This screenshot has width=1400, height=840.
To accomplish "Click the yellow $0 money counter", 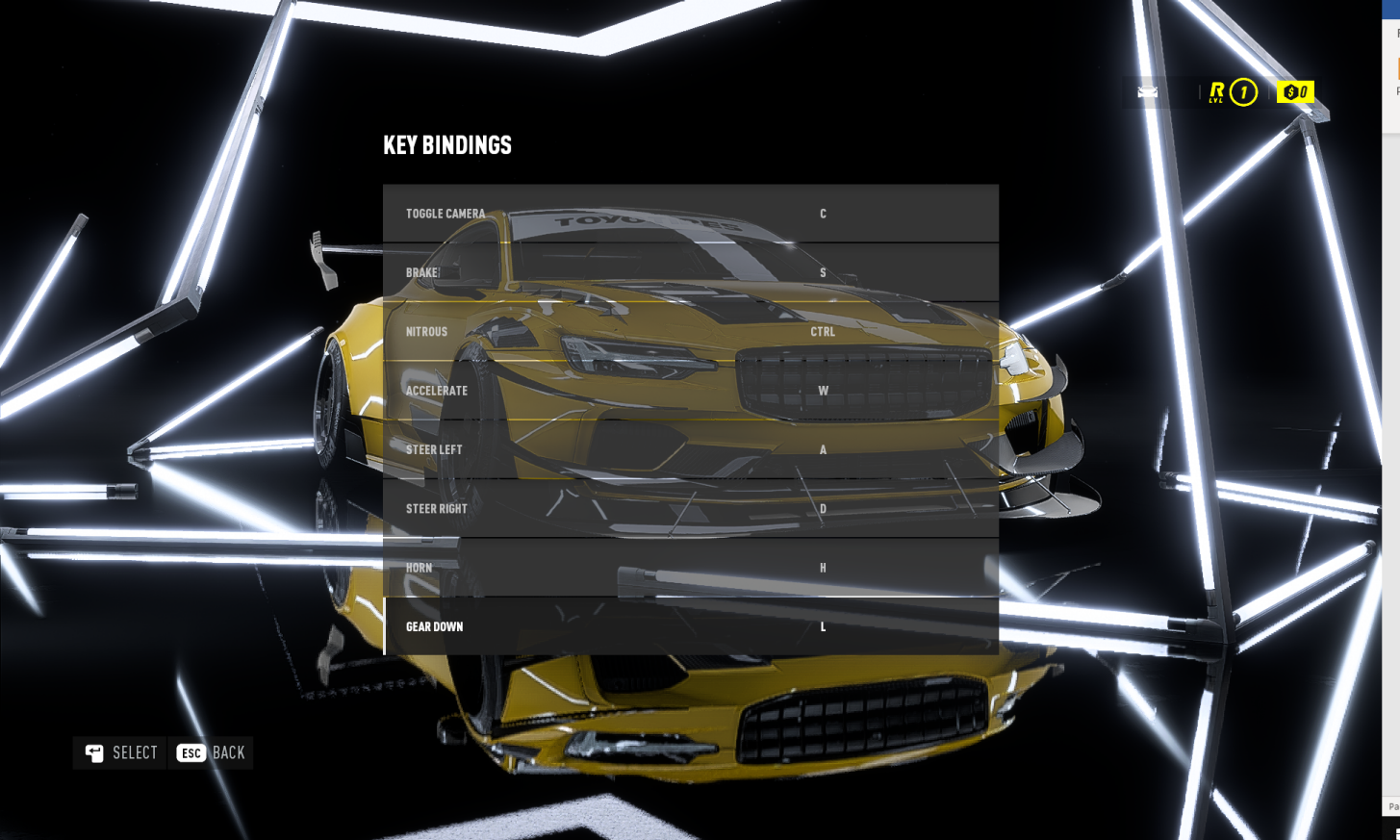I will click(x=1295, y=91).
